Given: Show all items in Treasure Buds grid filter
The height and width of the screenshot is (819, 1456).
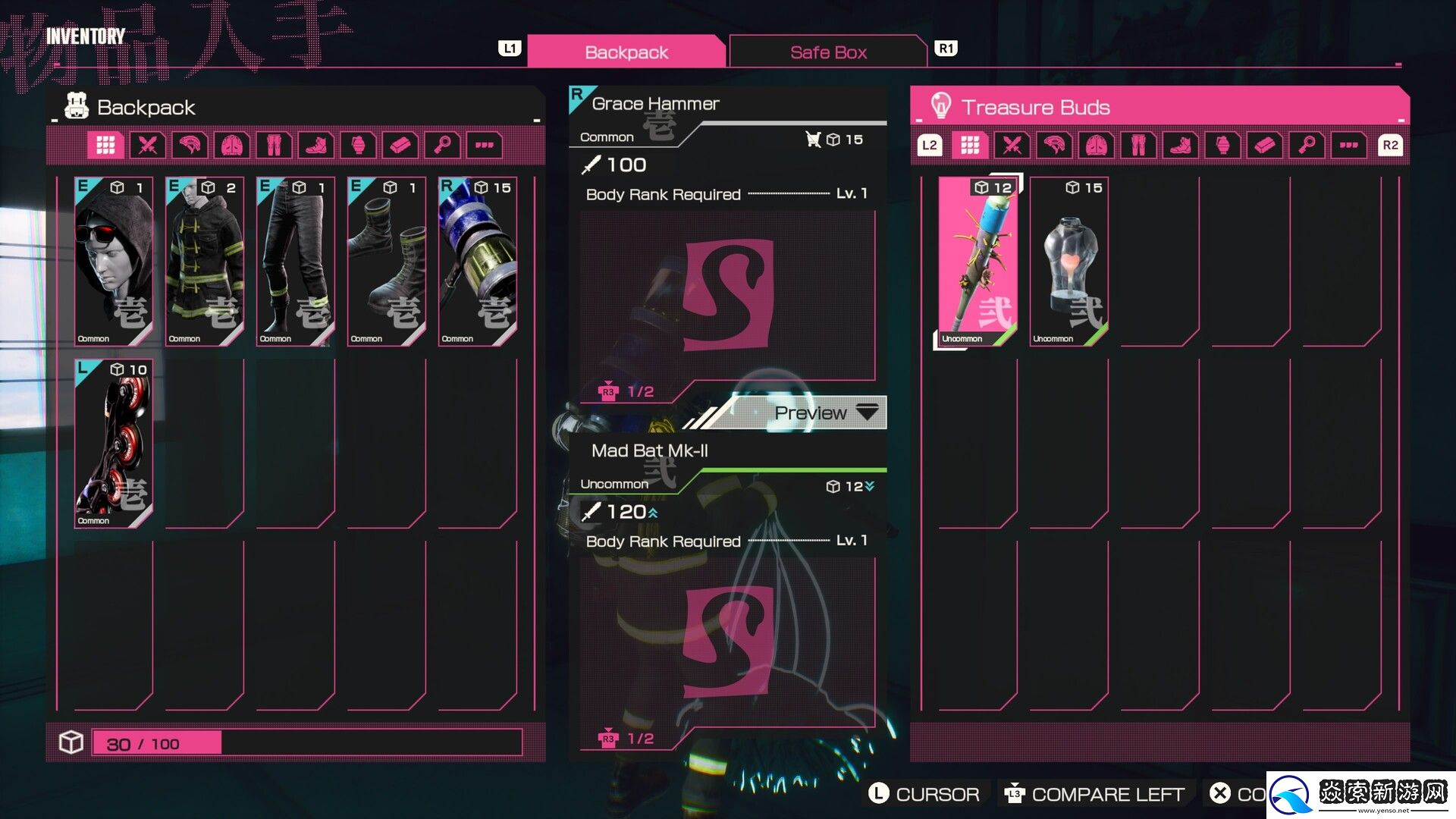Looking at the screenshot, I should tap(970, 145).
